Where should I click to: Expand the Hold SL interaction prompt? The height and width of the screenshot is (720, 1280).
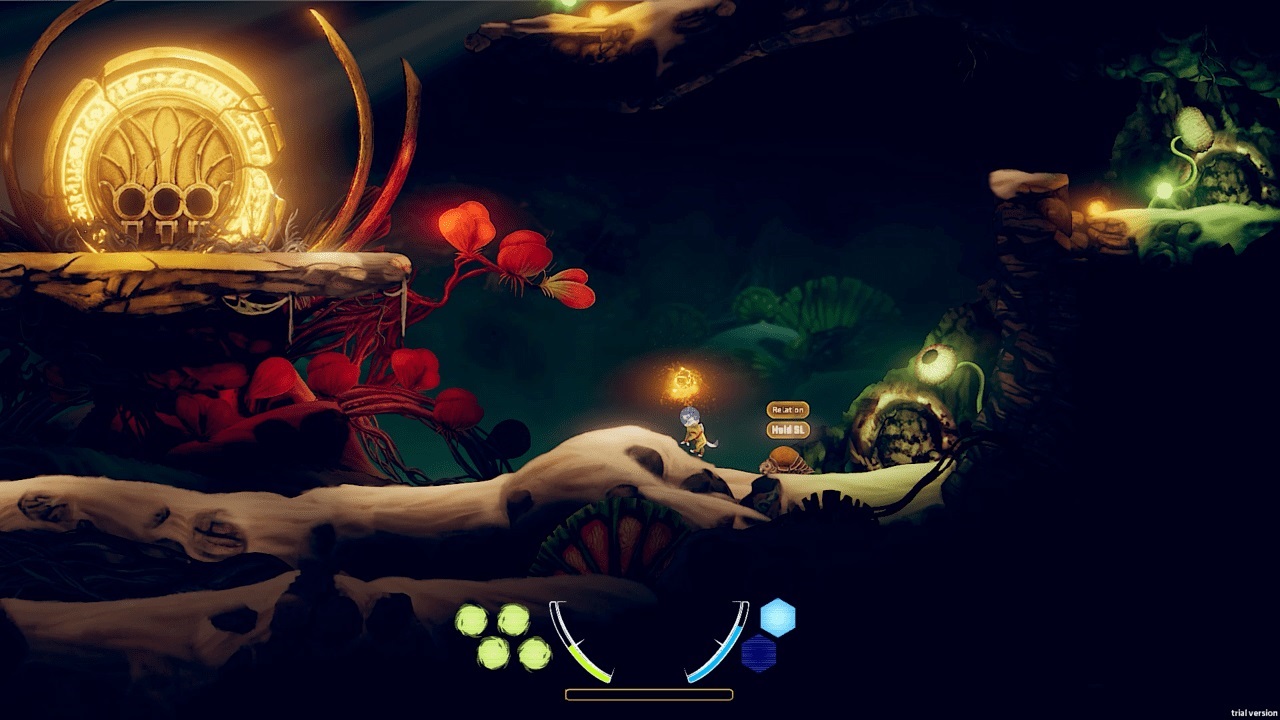click(788, 428)
